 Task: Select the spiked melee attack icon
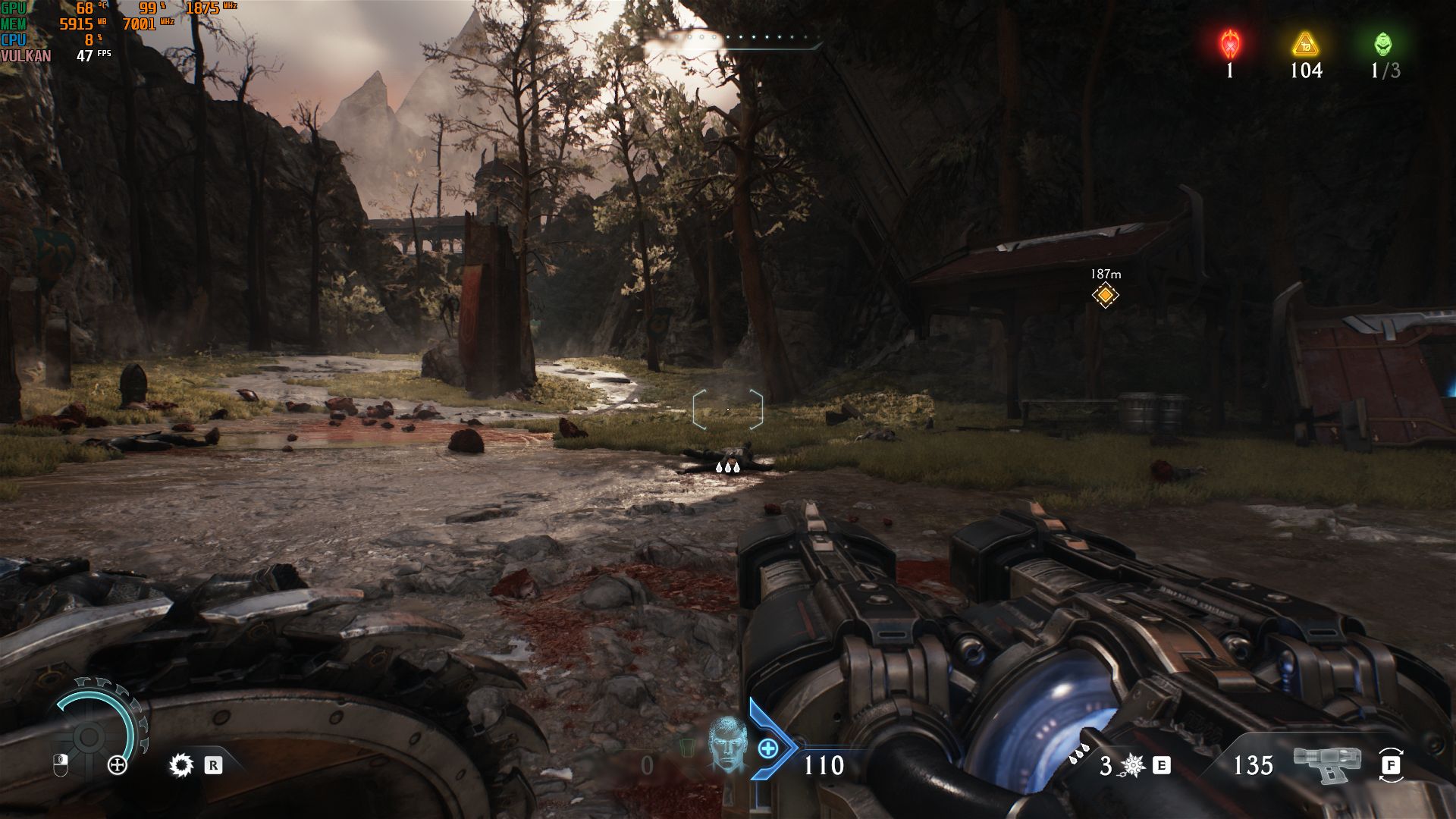point(1132,765)
